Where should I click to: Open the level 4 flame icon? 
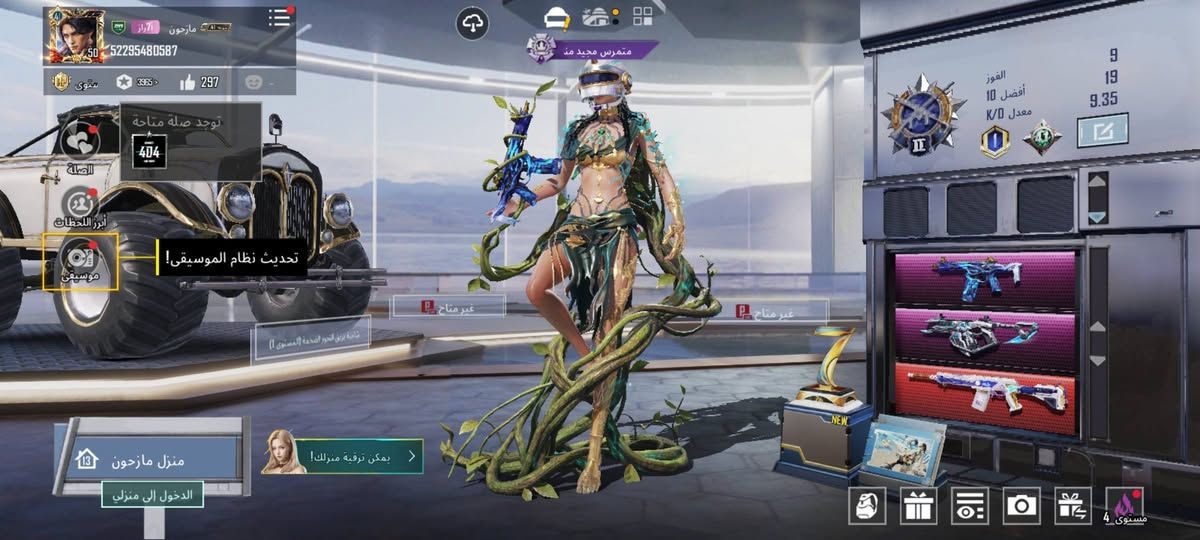[1125, 505]
